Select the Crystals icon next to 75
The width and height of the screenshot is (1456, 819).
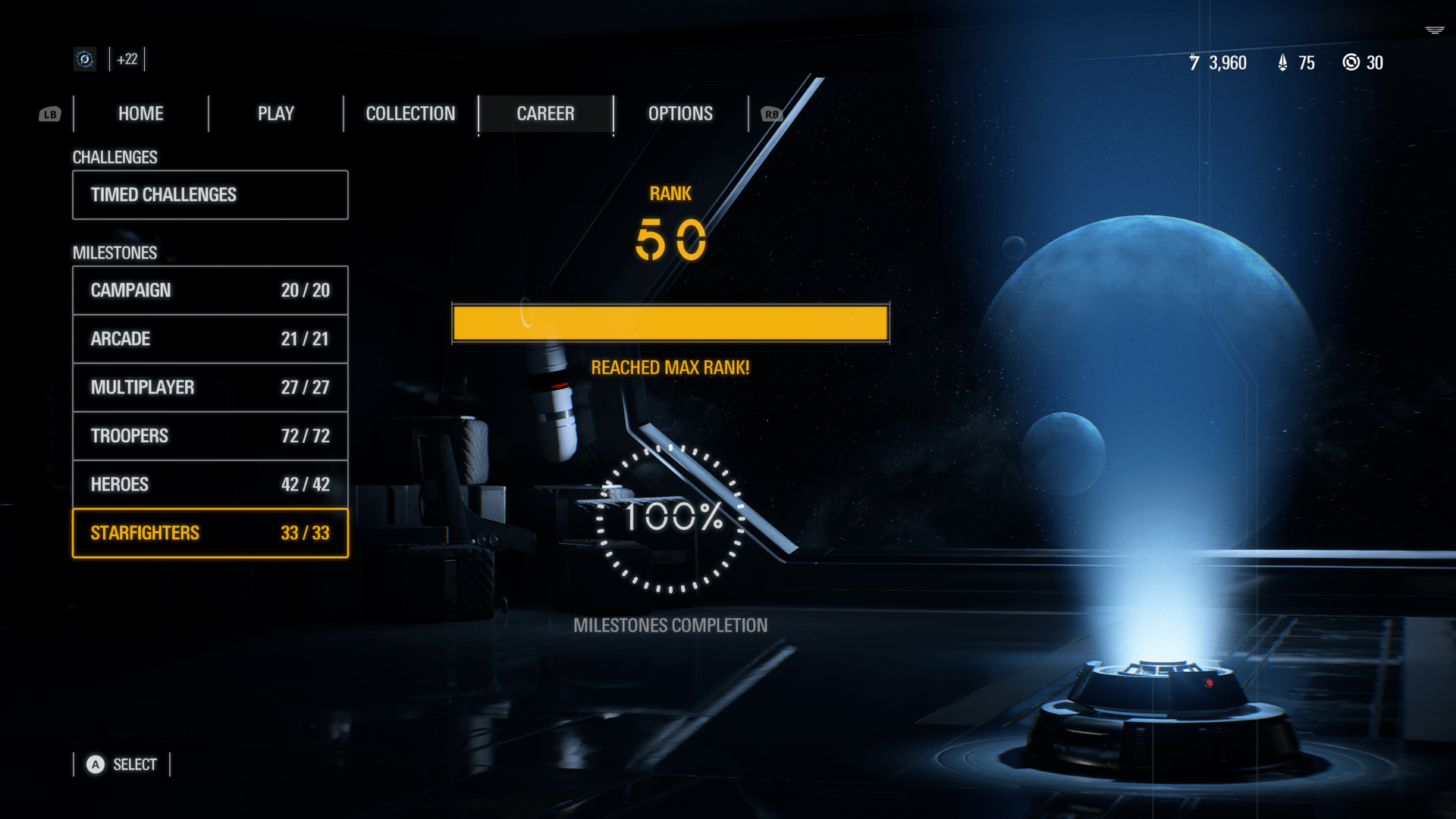pos(1282,63)
